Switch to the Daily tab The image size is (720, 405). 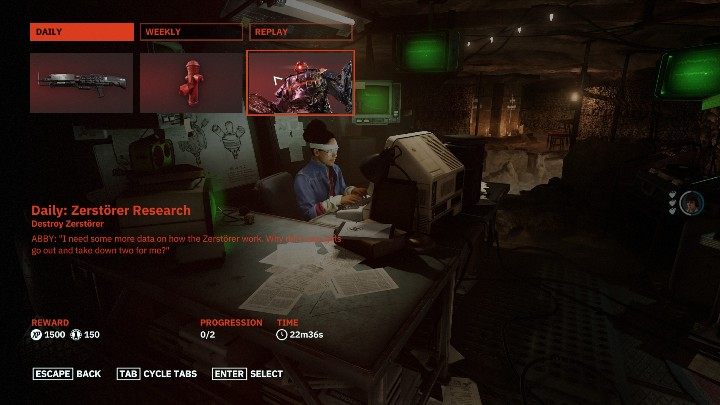tap(82, 32)
